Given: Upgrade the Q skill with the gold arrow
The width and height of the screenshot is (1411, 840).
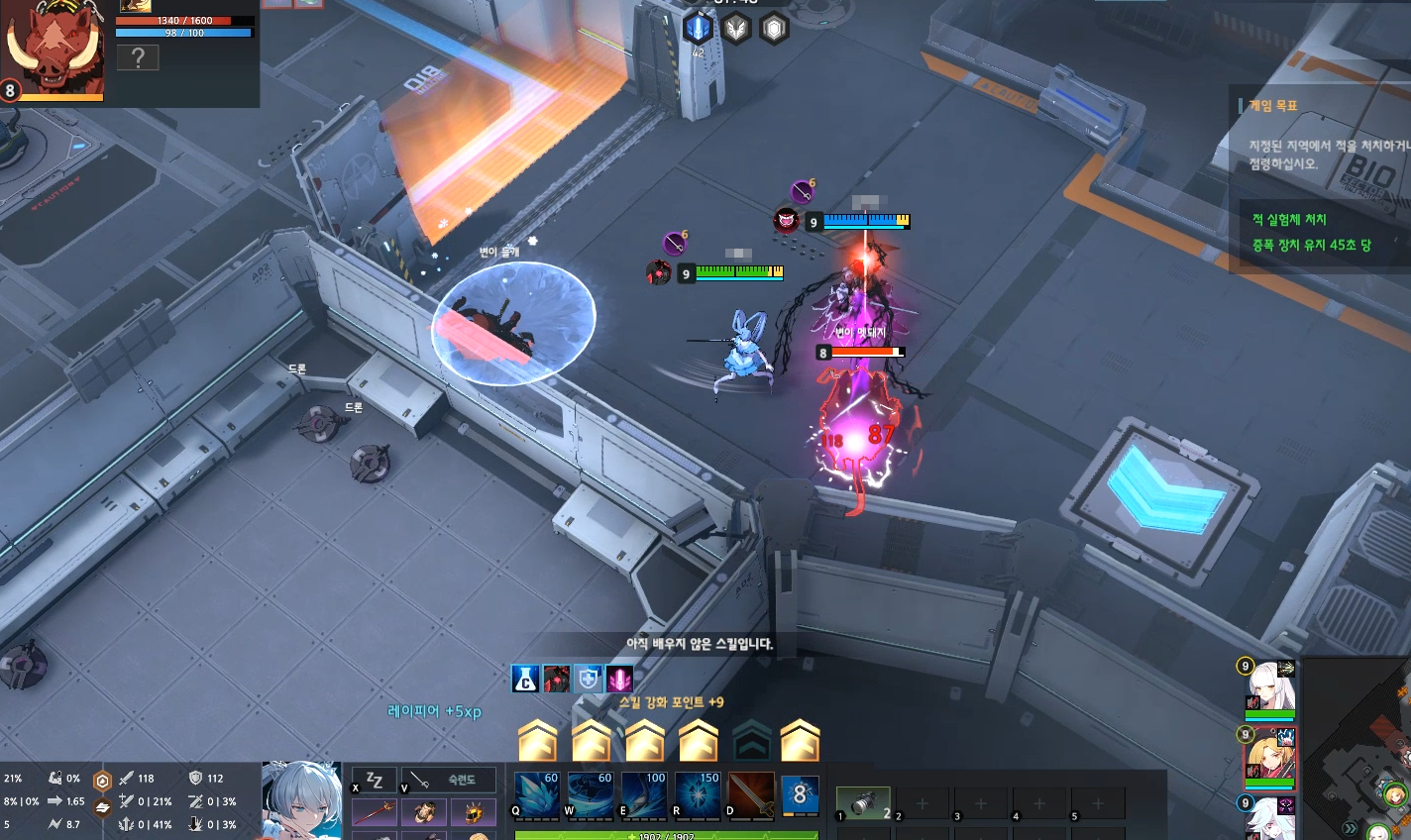Looking at the screenshot, I should [538, 739].
